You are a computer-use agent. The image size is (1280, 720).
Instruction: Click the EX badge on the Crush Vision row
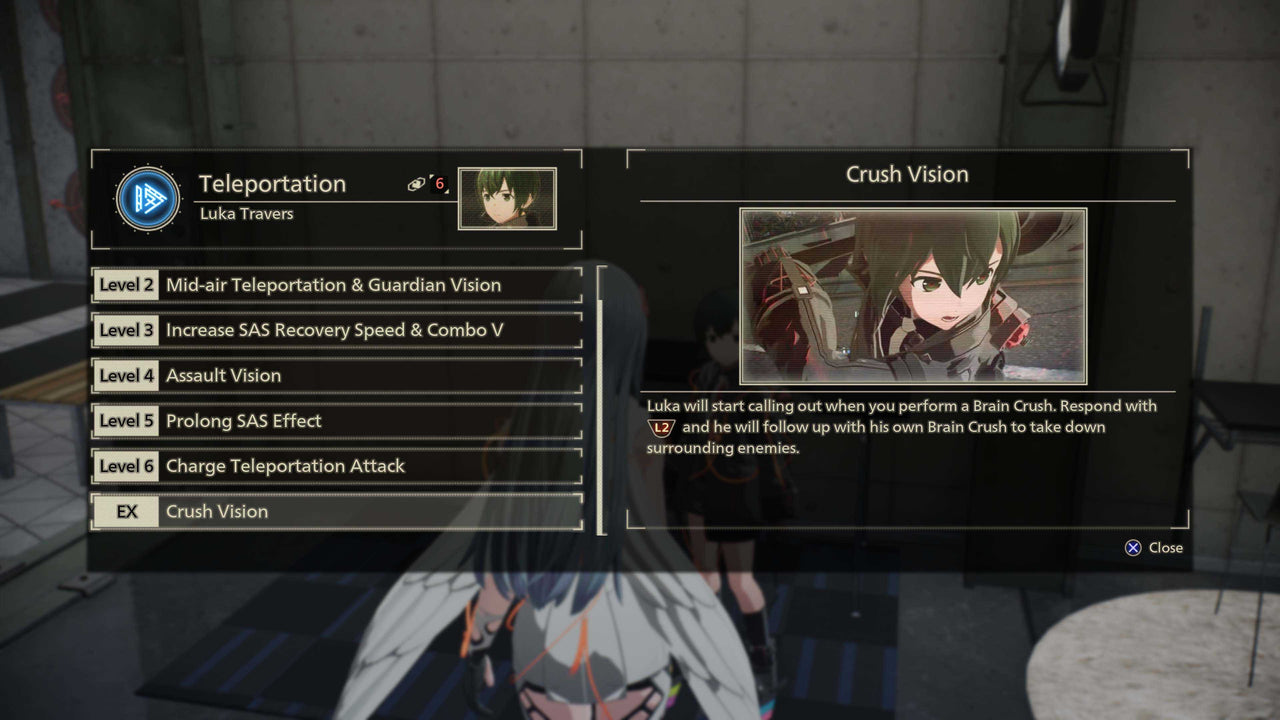[126, 511]
